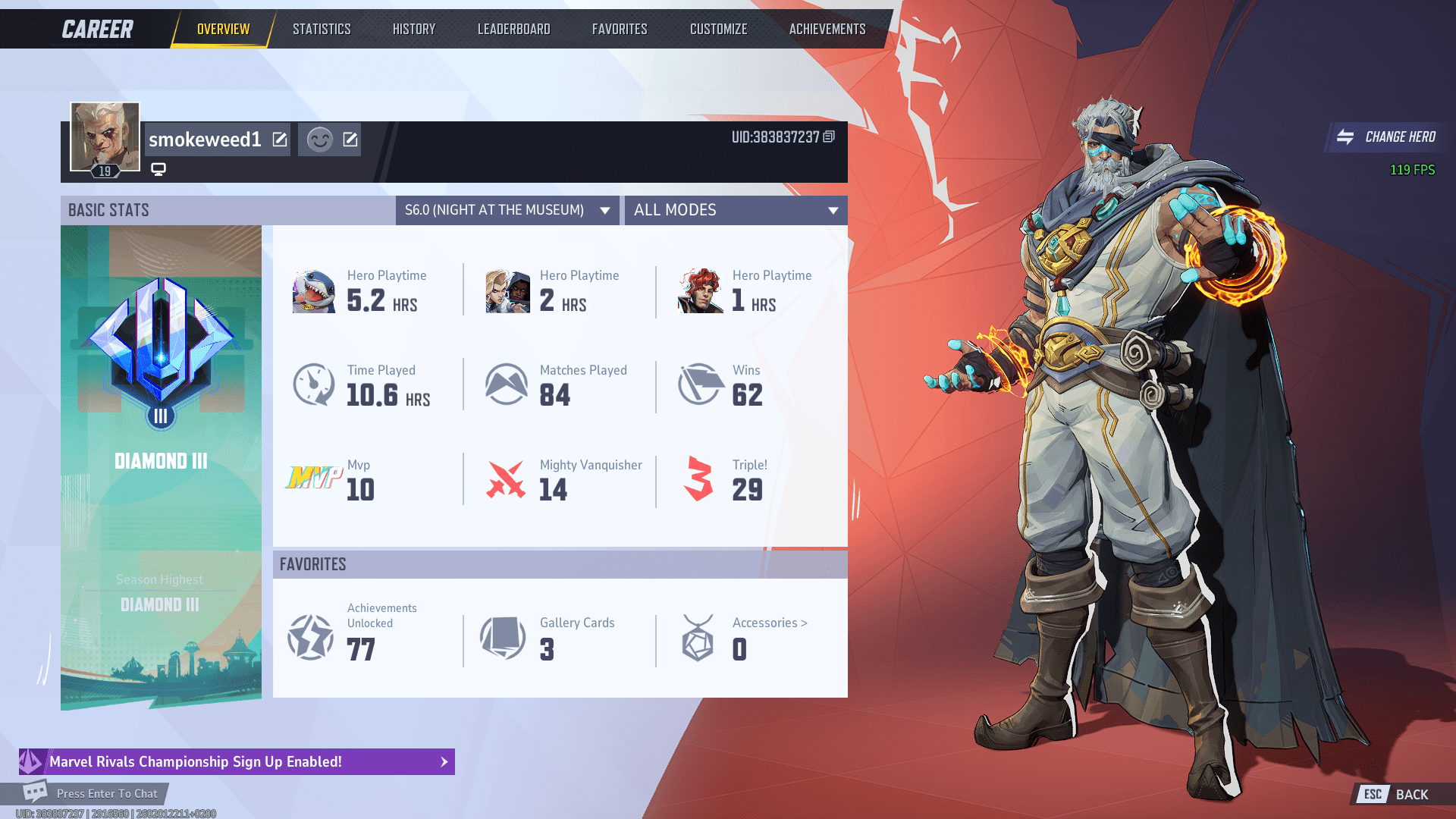The width and height of the screenshot is (1456, 819).
Task: Click the Time Played stopwatch icon
Action: point(313,384)
